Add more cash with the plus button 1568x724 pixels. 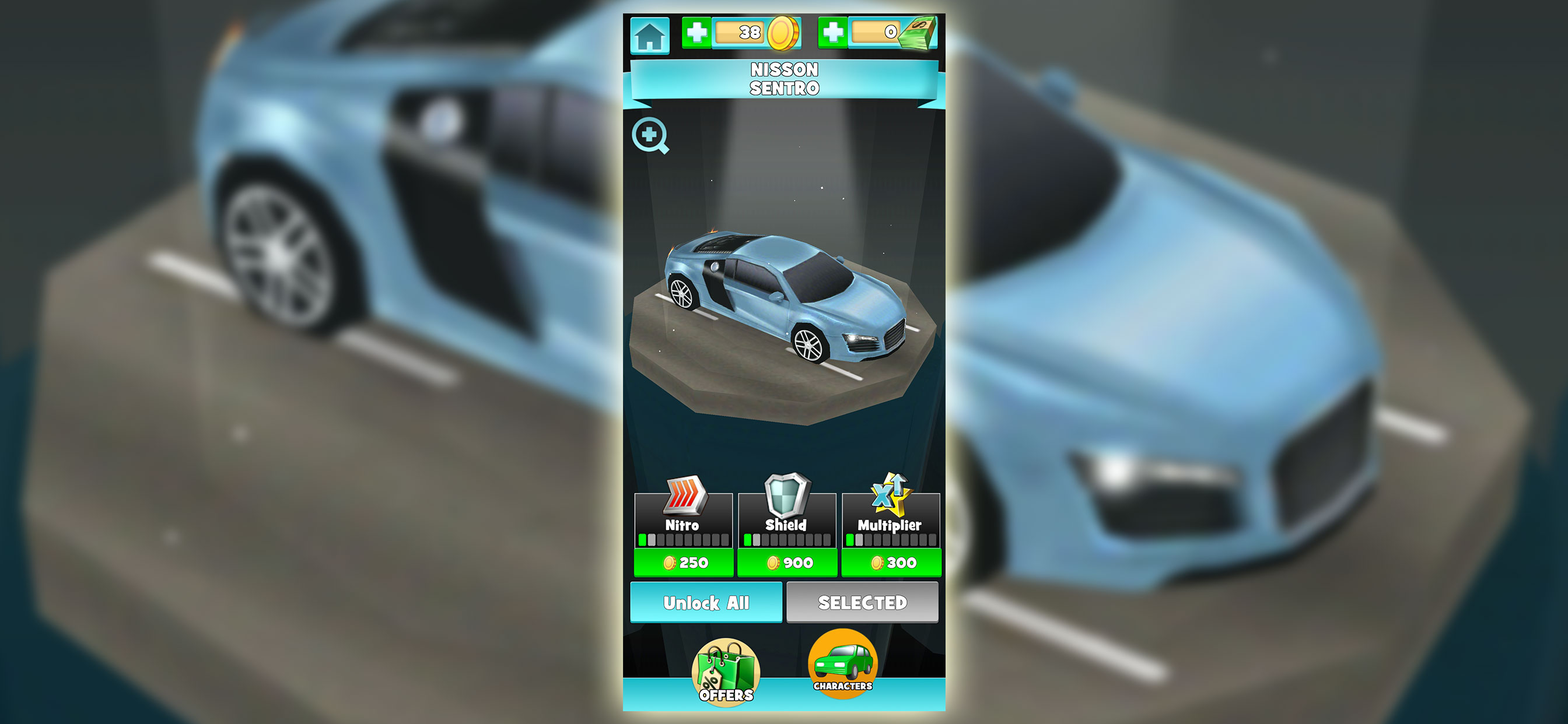pyautogui.click(x=834, y=32)
